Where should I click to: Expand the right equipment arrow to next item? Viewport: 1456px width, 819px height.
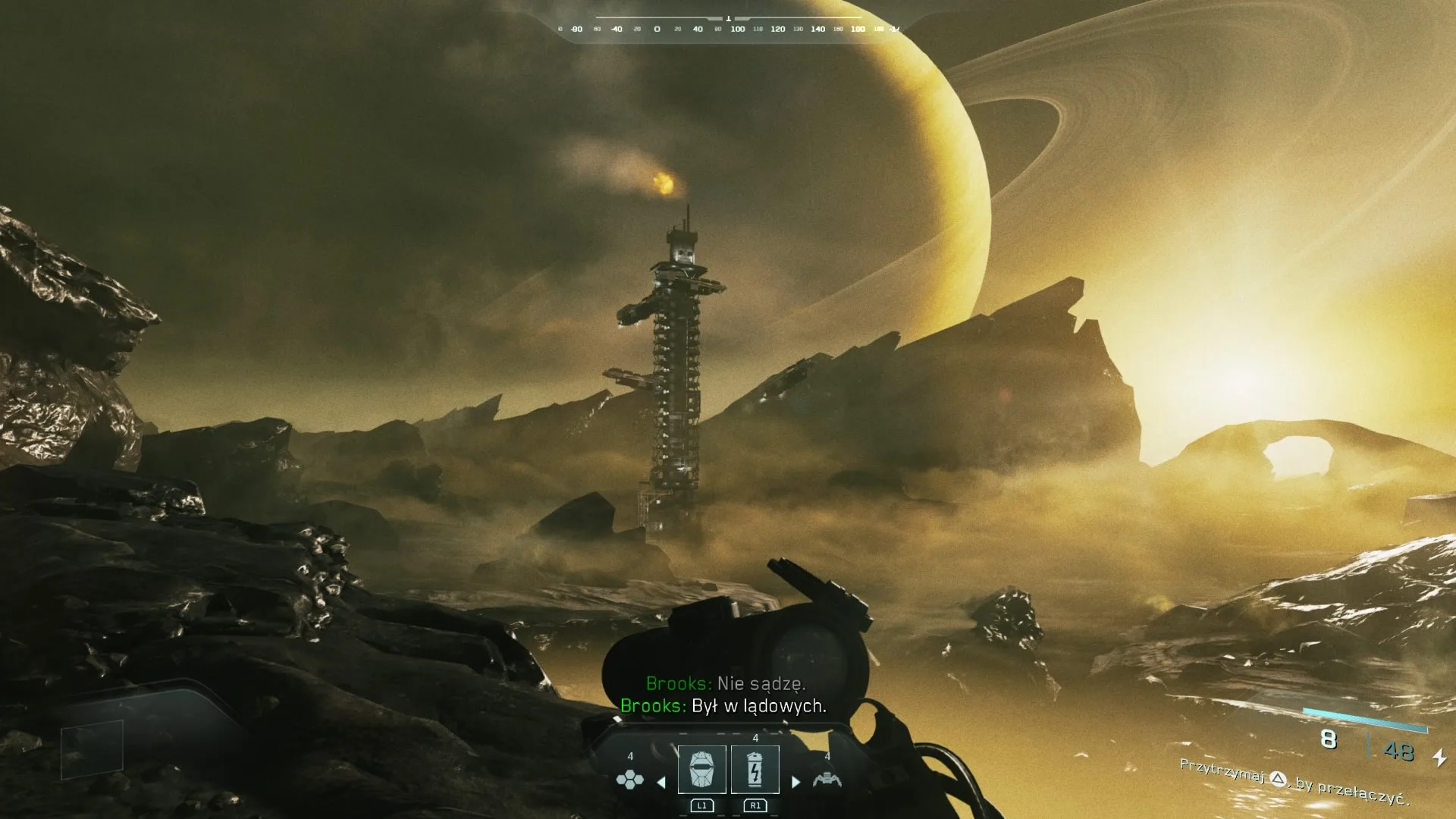pyautogui.click(x=795, y=783)
